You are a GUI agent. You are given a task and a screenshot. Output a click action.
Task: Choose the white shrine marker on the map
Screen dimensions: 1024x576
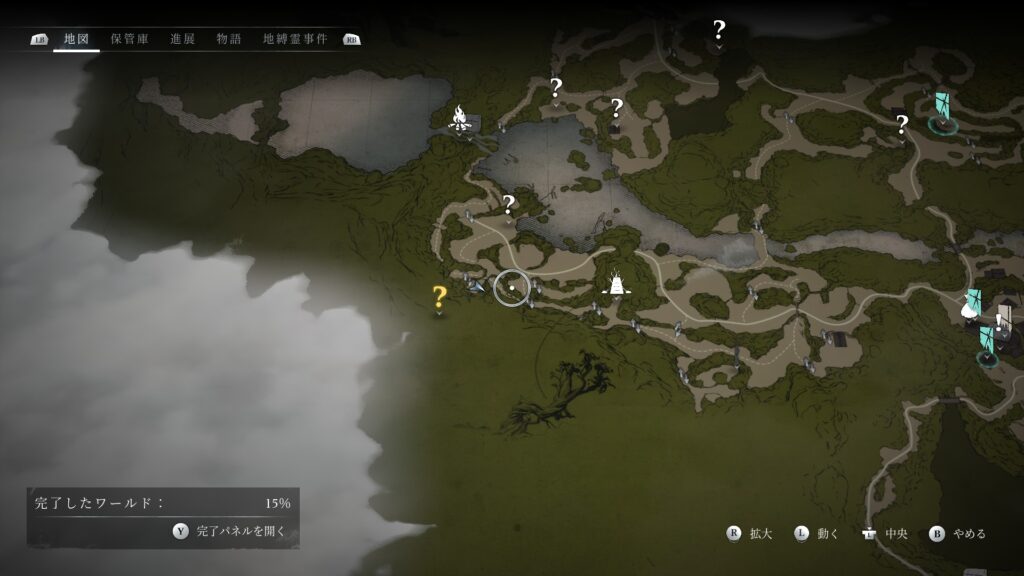click(618, 285)
